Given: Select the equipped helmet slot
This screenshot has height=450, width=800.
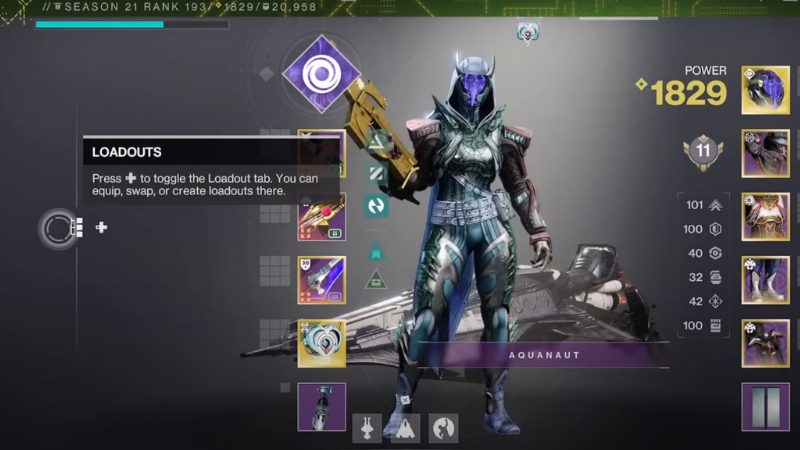Looking at the screenshot, I should pos(765,90).
